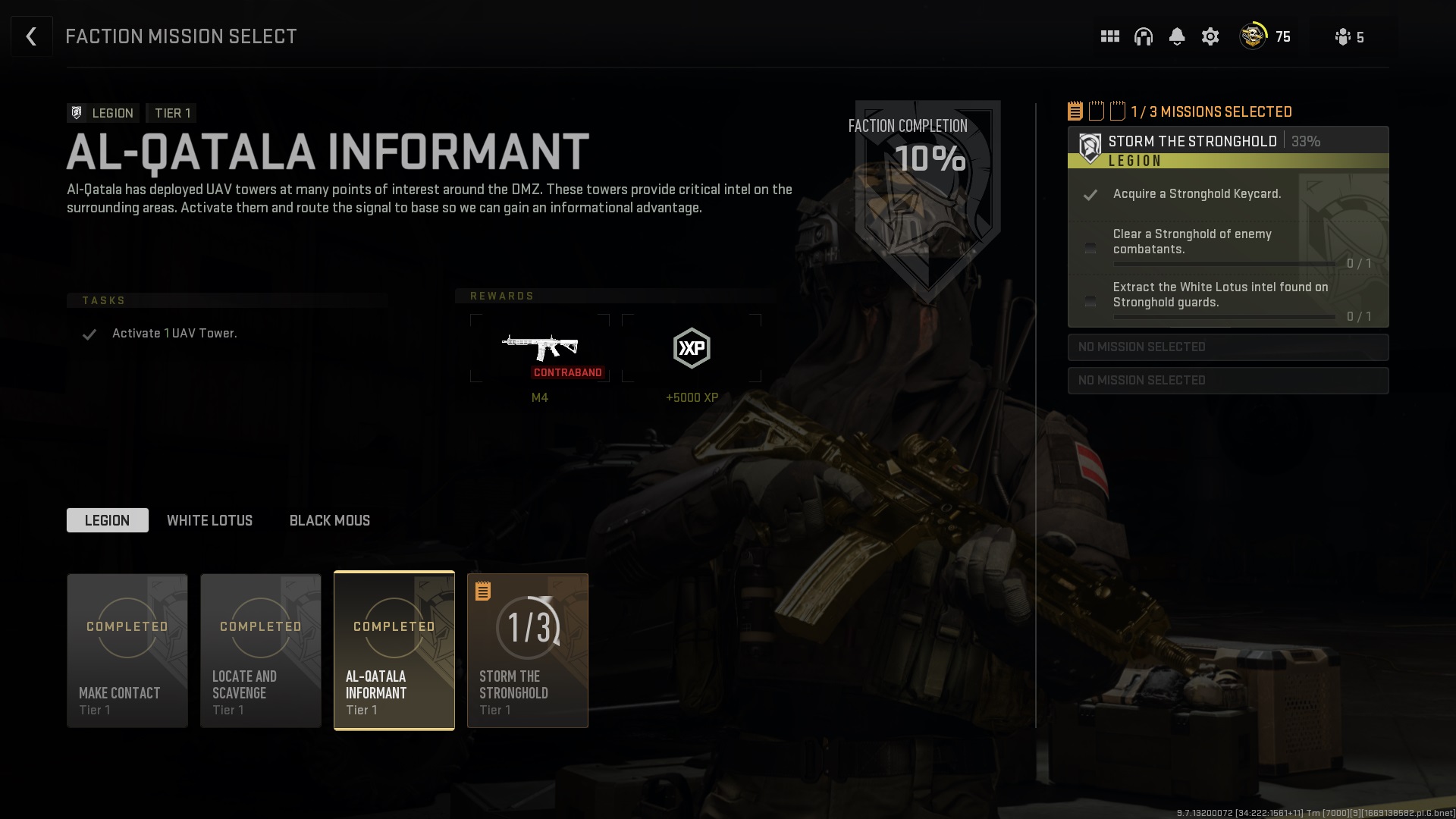Viewport: 1456px width, 819px height.
Task: Open the social/friends panel icon
Action: [1109, 36]
